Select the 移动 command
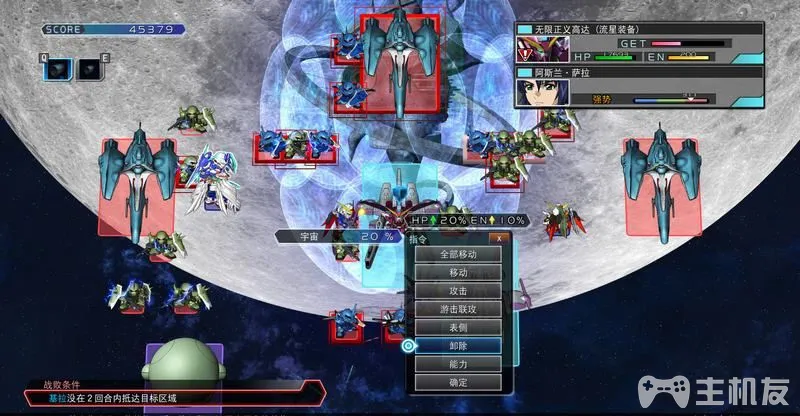This screenshot has width=800, height=416. click(x=457, y=272)
